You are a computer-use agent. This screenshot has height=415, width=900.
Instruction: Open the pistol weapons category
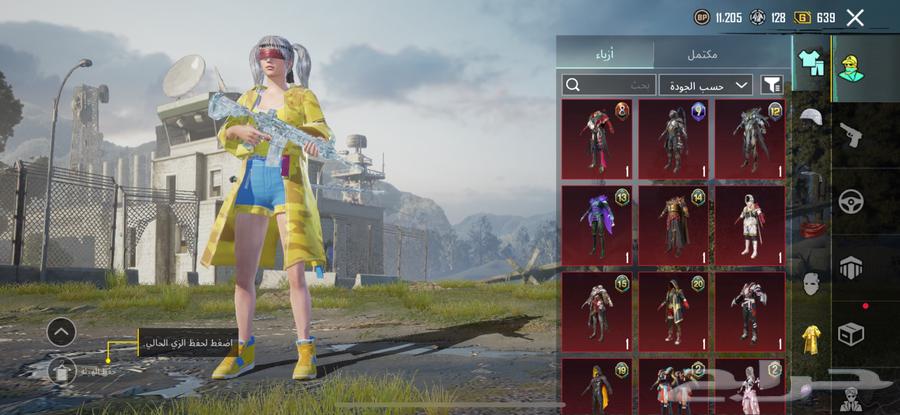[851, 134]
